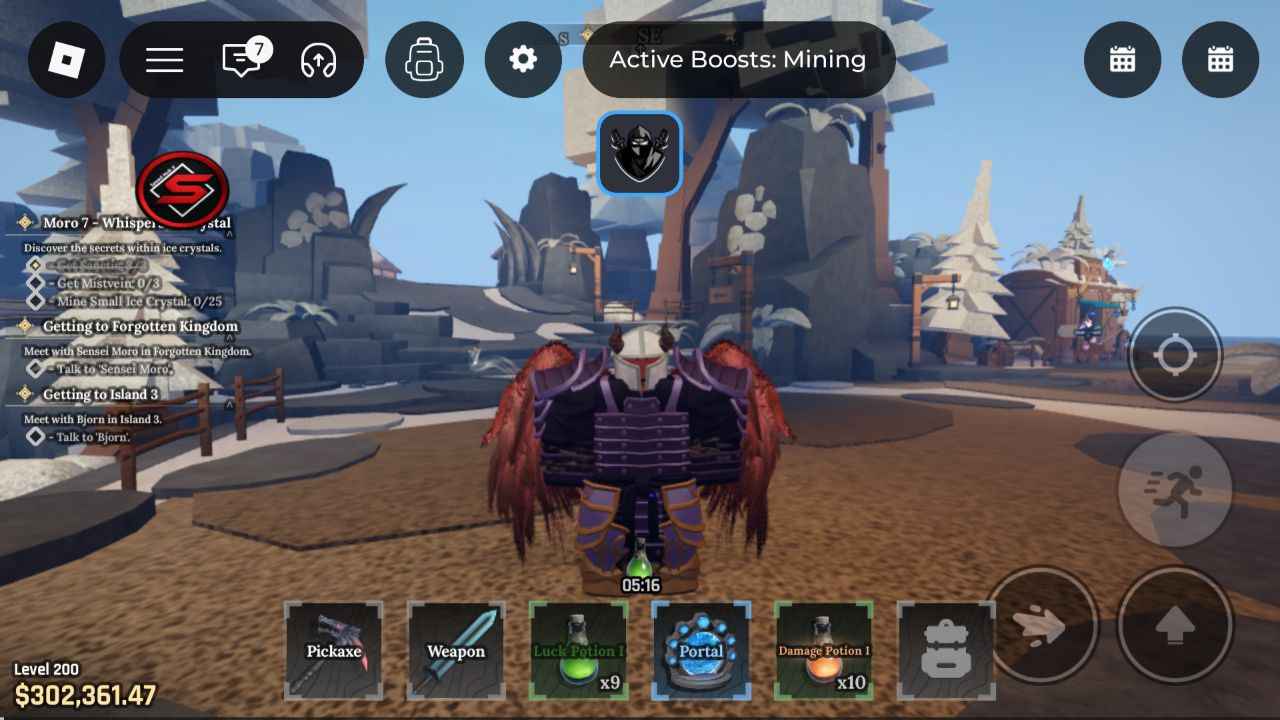Open the settings gear icon
Image resolution: width=1280 pixels, height=720 pixels.
pyautogui.click(x=522, y=59)
